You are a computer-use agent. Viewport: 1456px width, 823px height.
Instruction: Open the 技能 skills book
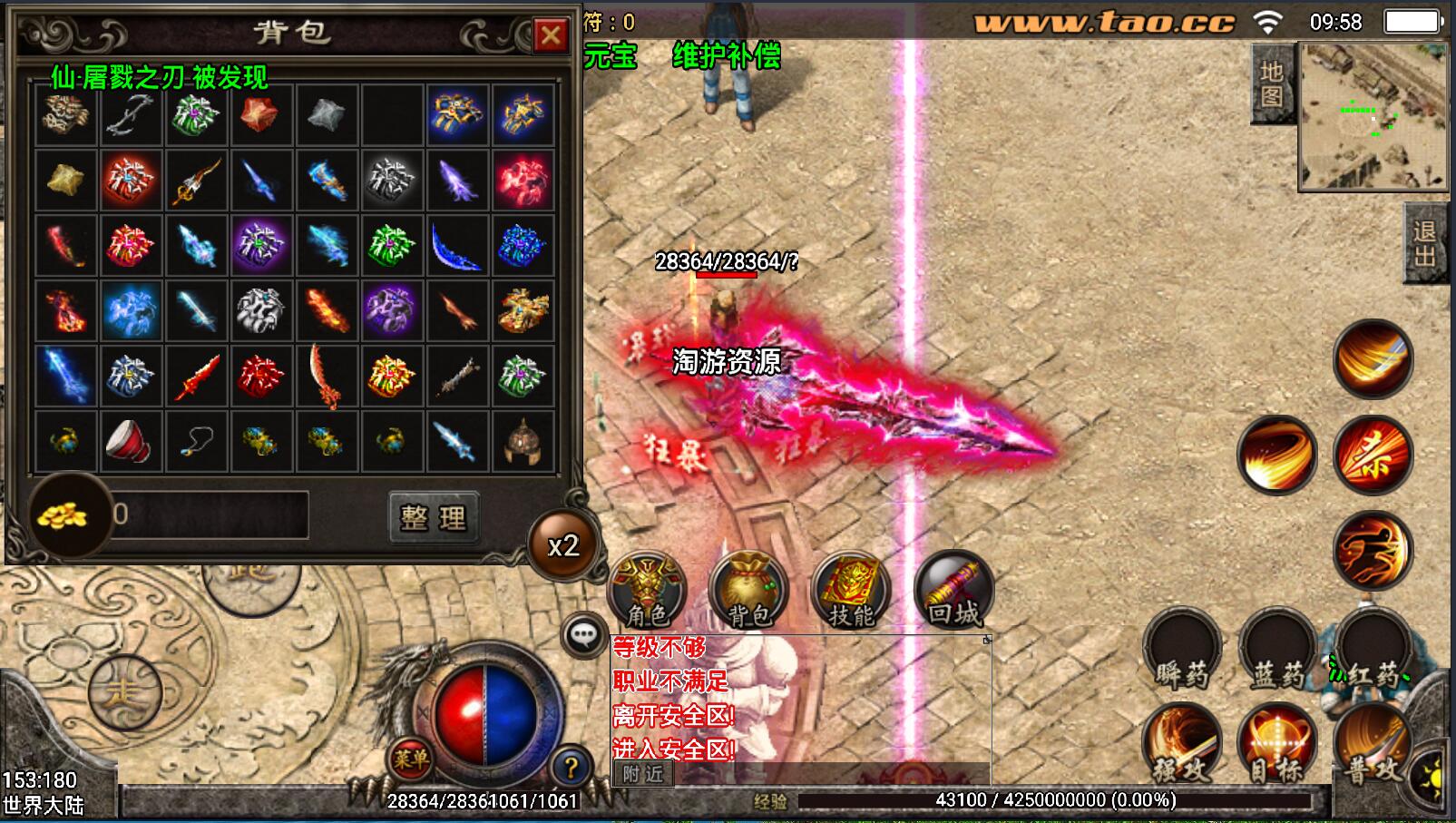pyautogui.click(x=851, y=590)
